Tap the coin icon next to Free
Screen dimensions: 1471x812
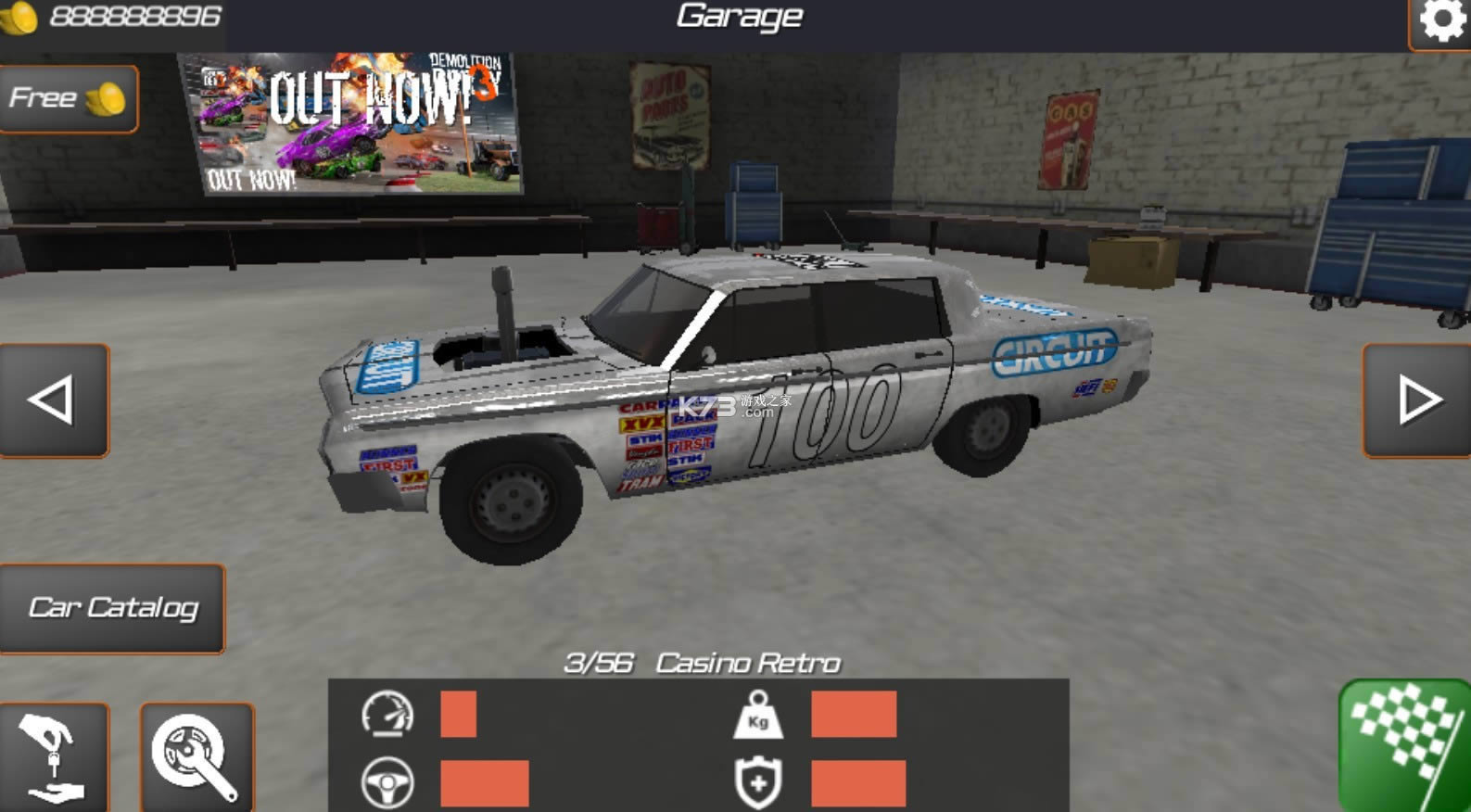(x=105, y=98)
